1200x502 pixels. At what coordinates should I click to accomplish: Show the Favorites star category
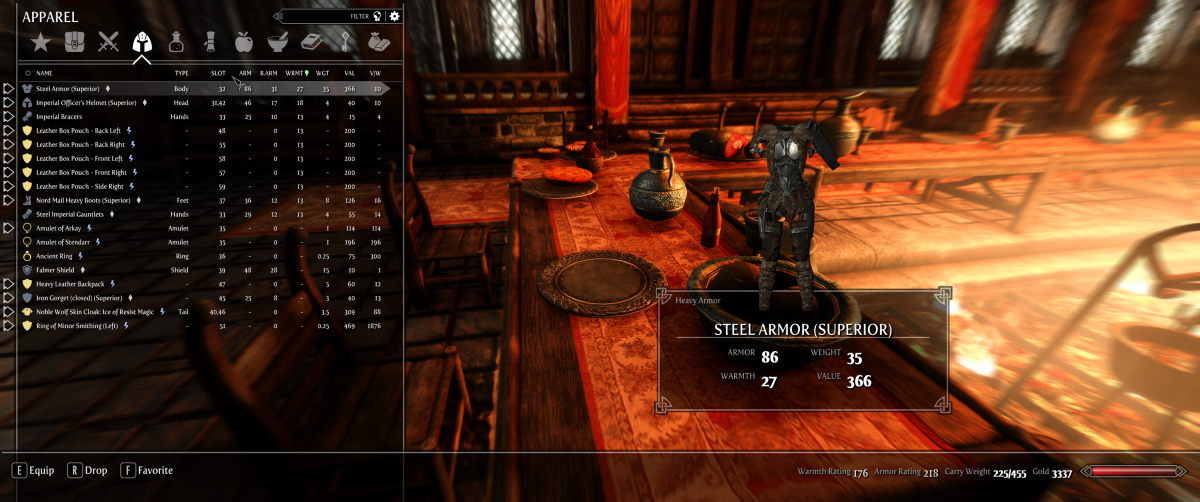[40, 42]
